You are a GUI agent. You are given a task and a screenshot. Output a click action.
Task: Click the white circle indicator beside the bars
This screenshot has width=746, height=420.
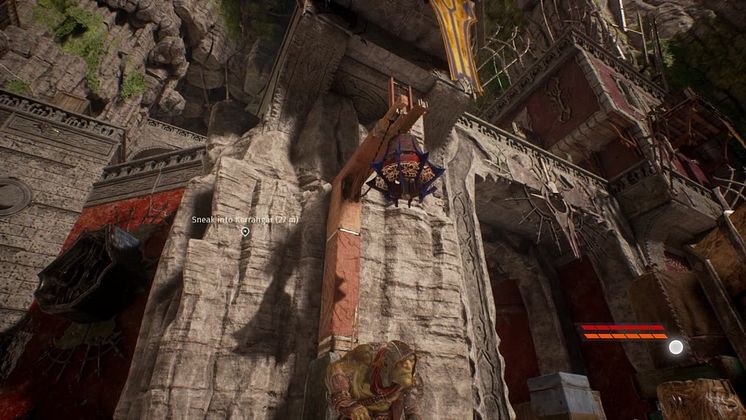[676, 346]
